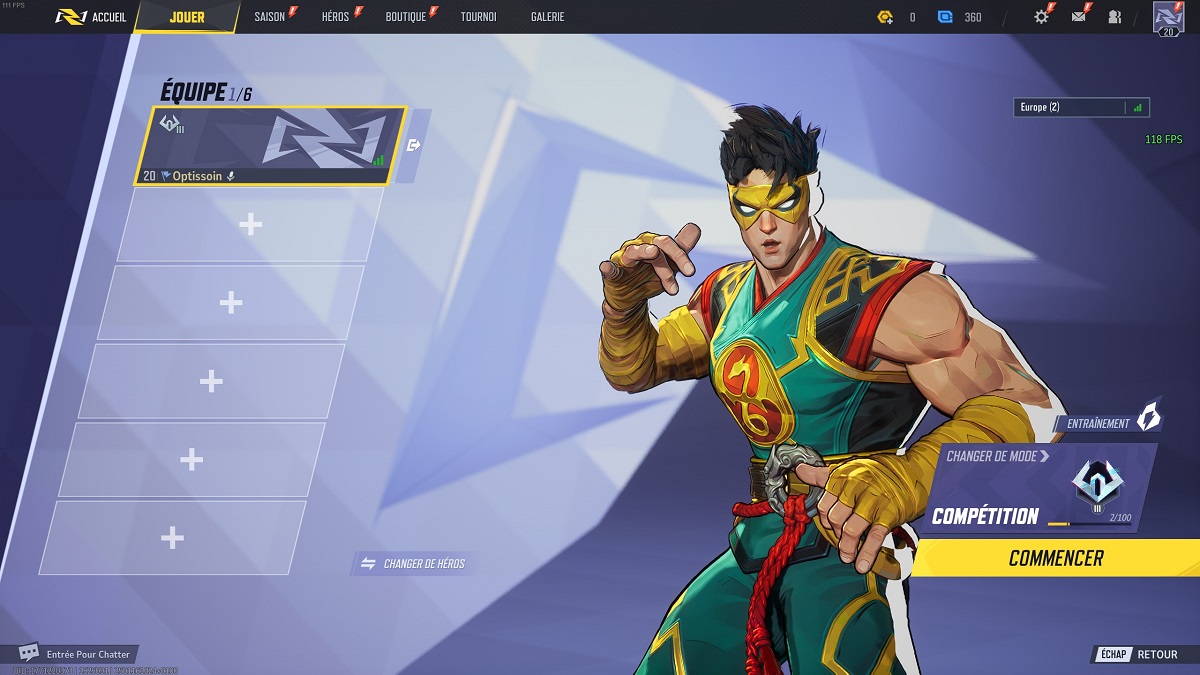The image size is (1200, 675).
Task: Select the Optissoin team member card
Action: pyautogui.click(x=270, y=146)
